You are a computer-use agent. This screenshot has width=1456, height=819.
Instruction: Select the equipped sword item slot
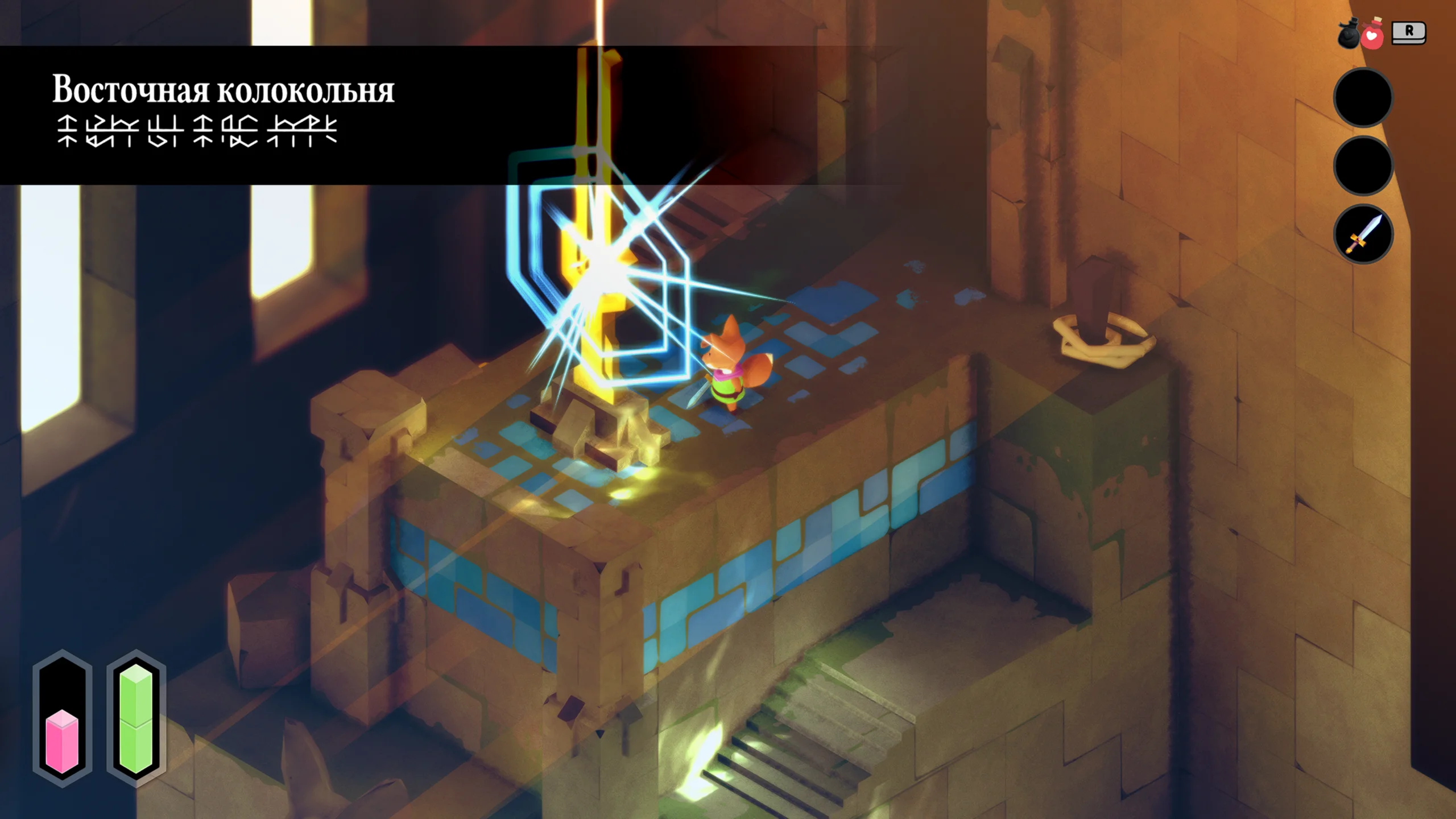[1363, 234]
